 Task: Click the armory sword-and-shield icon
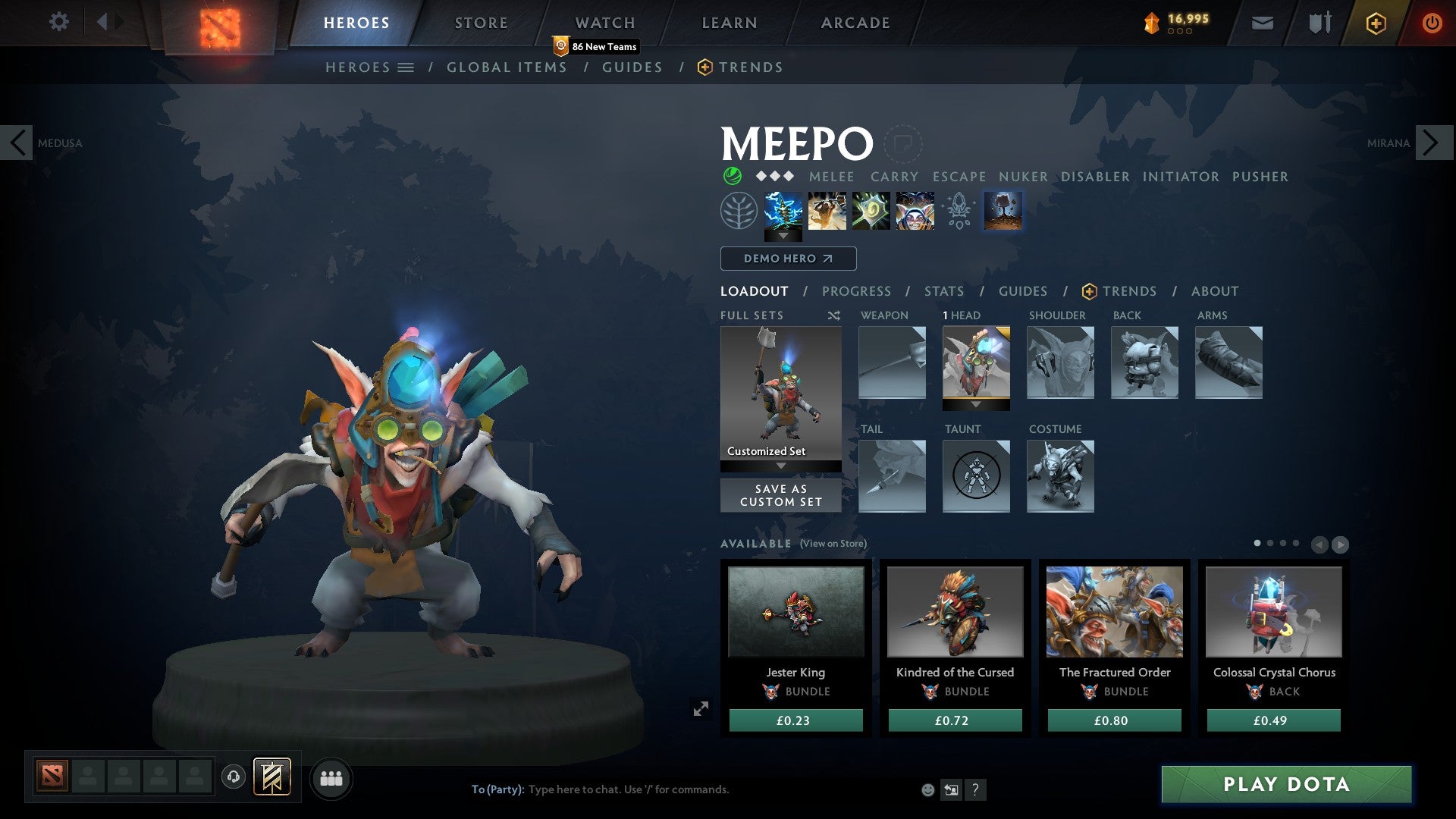(x=1318, y=23)
